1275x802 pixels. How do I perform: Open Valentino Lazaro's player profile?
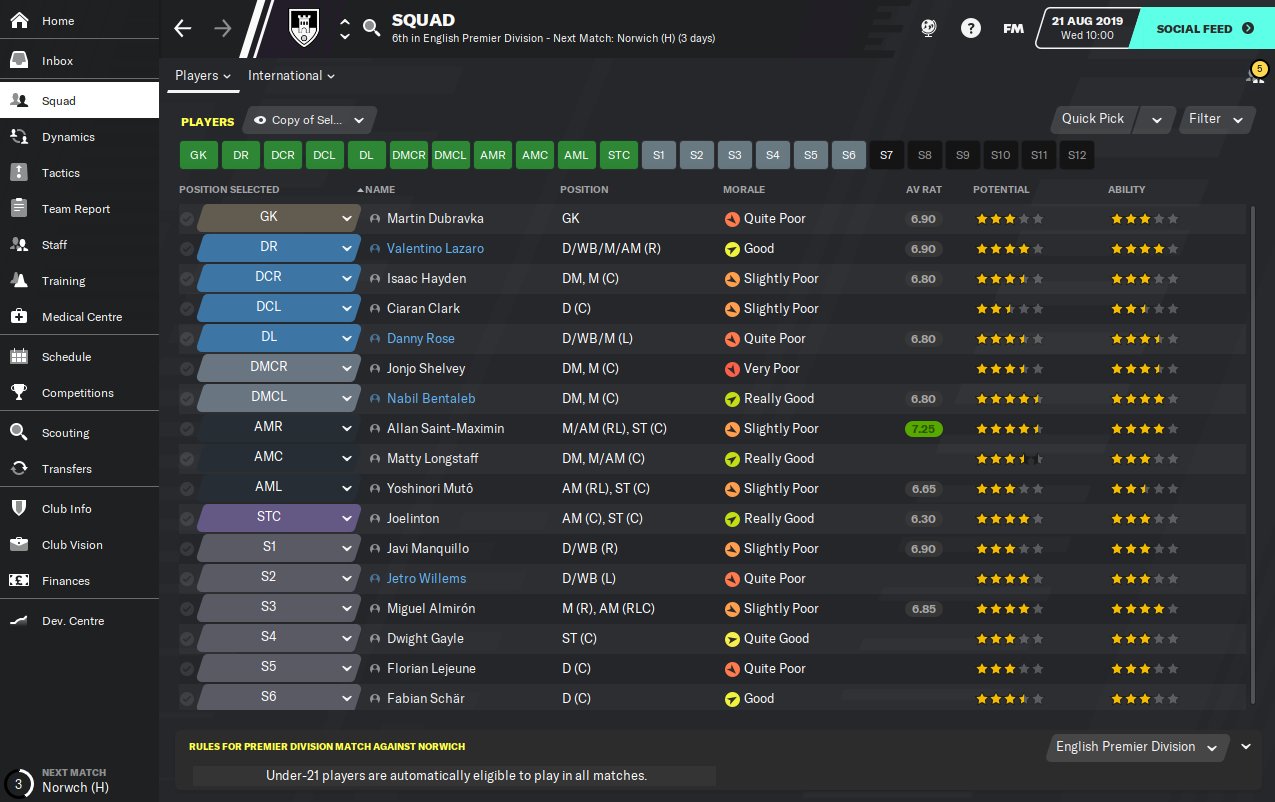(435, 248)
